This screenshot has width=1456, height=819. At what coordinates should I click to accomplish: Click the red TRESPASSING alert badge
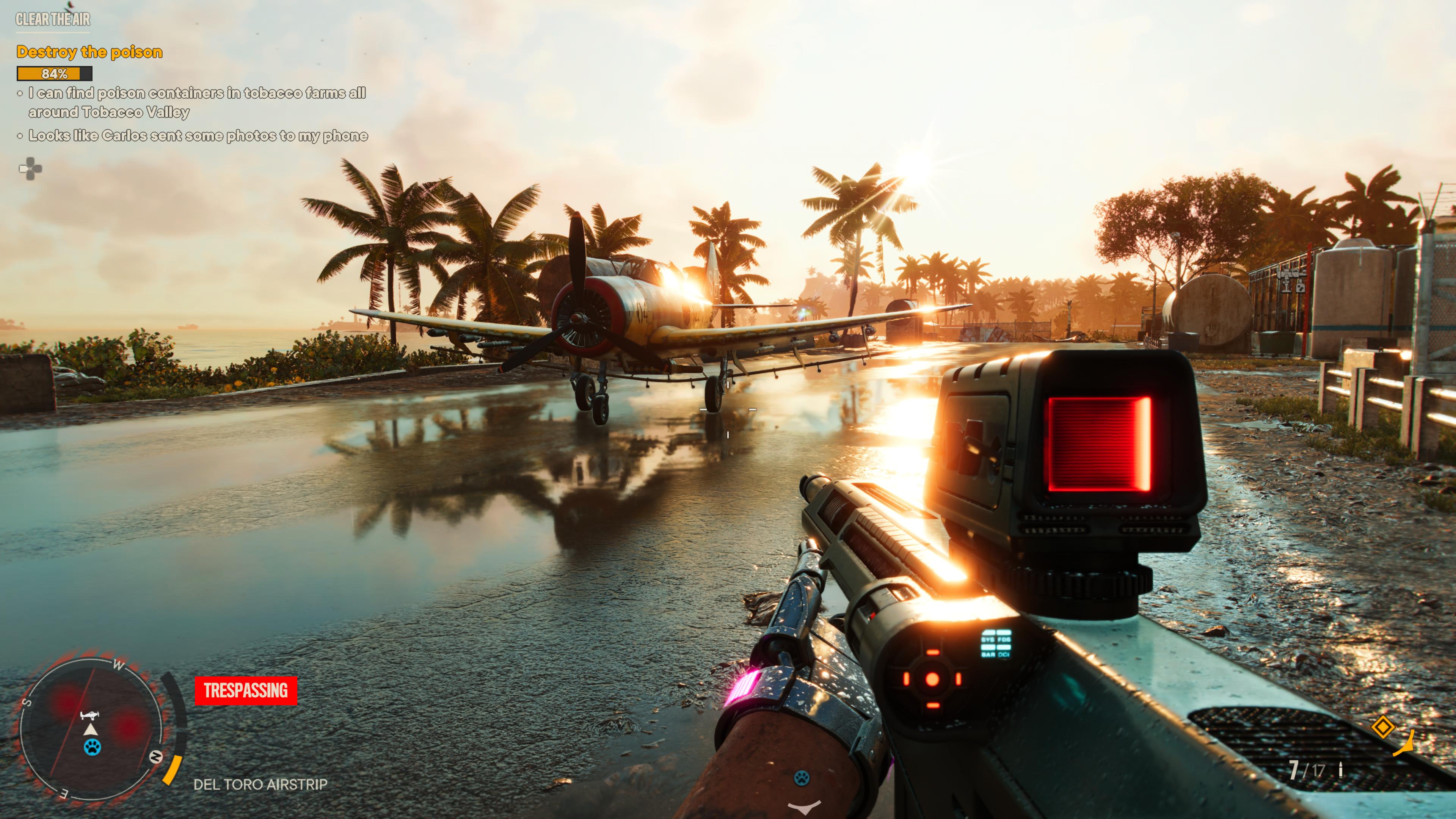pos(245,690)
